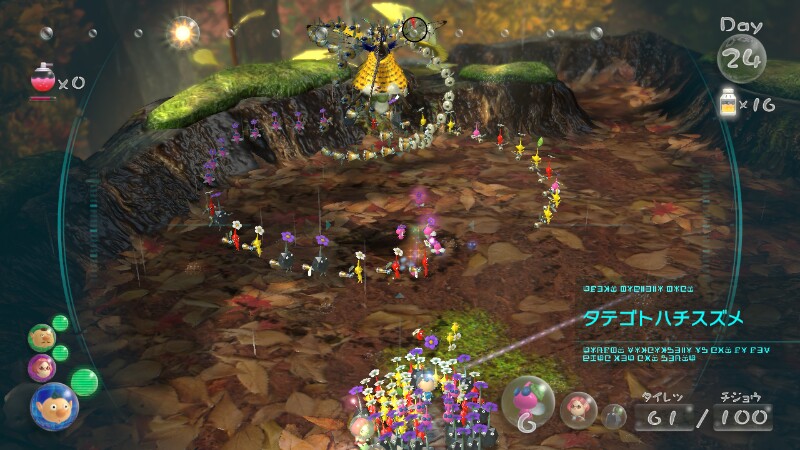
Task: Choose Charlie's green captain portrait
Action: (x=41, y=337)
